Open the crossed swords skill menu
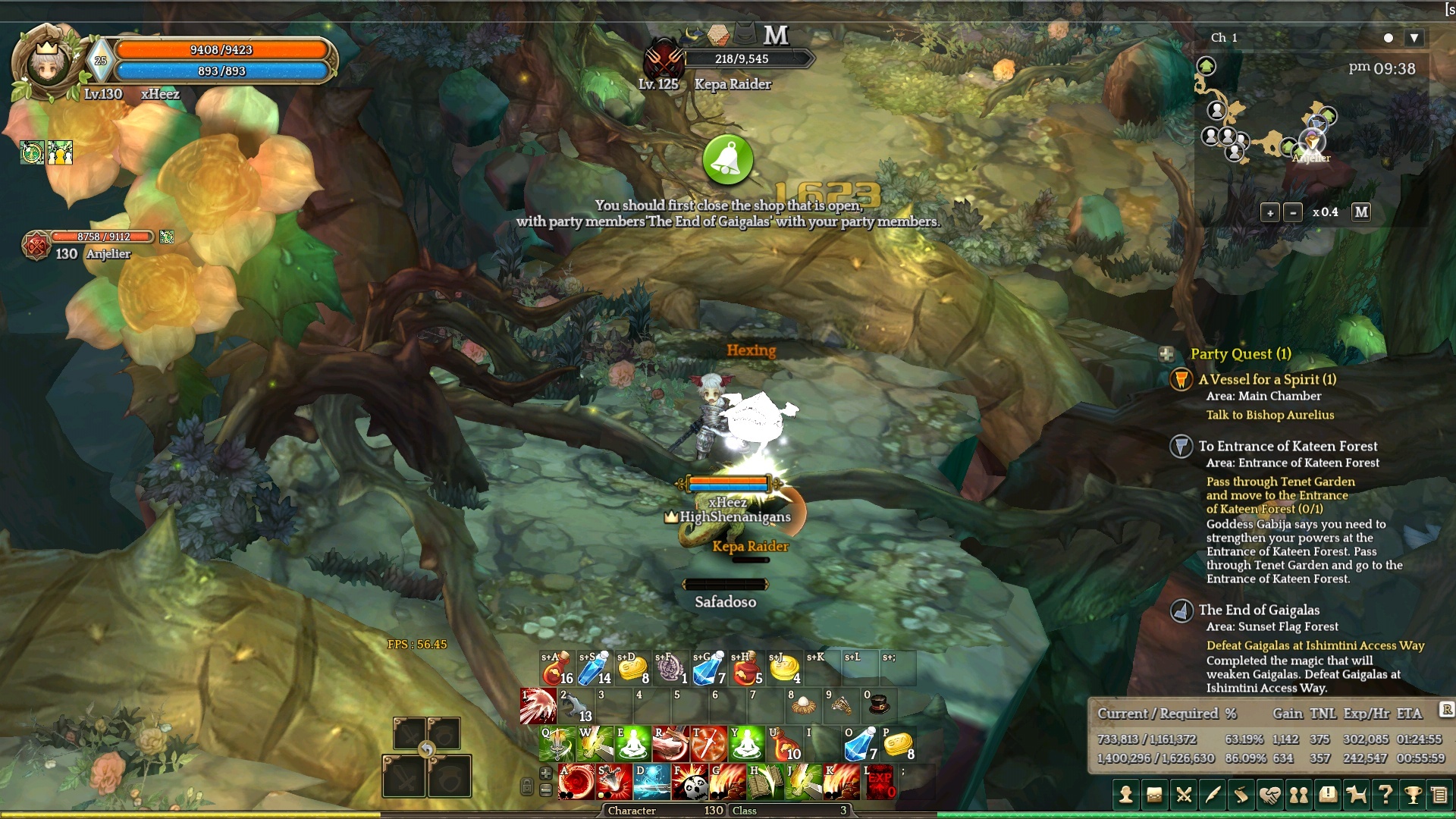The height and width of the screenshot is (819, 1456). (1183, 795)
